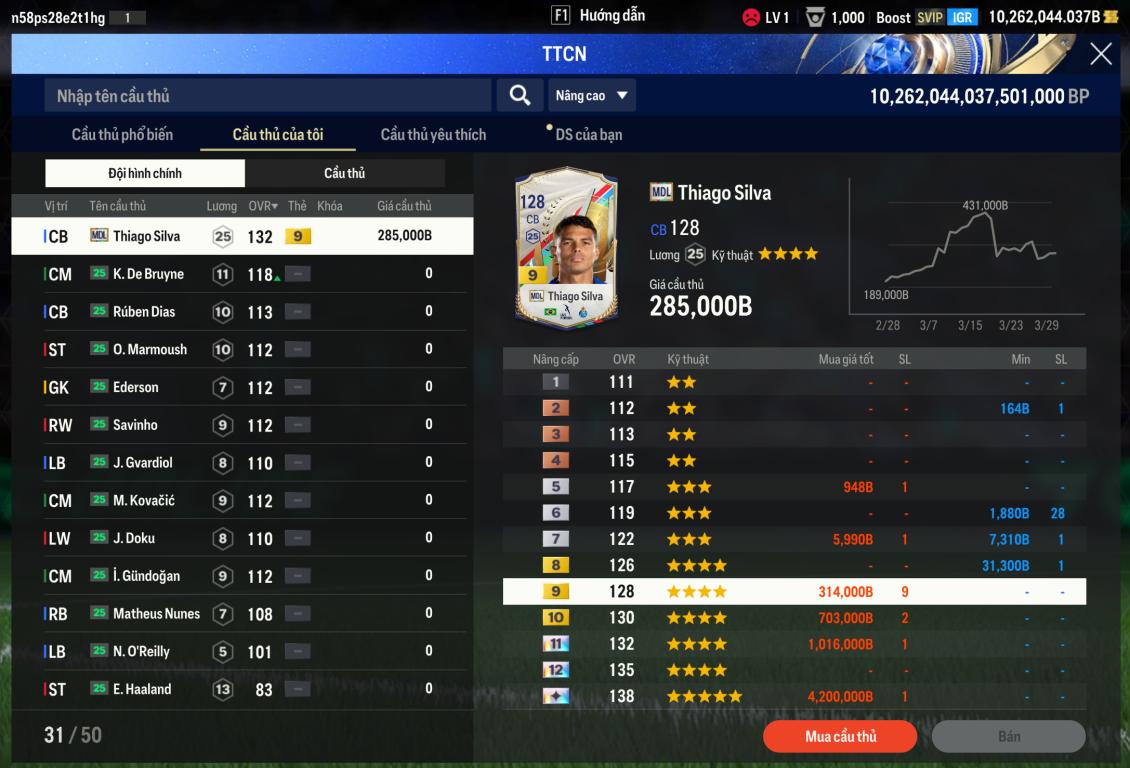
Task: Open the Nâng cao dropdown
Action: click(x=591, y=96)
